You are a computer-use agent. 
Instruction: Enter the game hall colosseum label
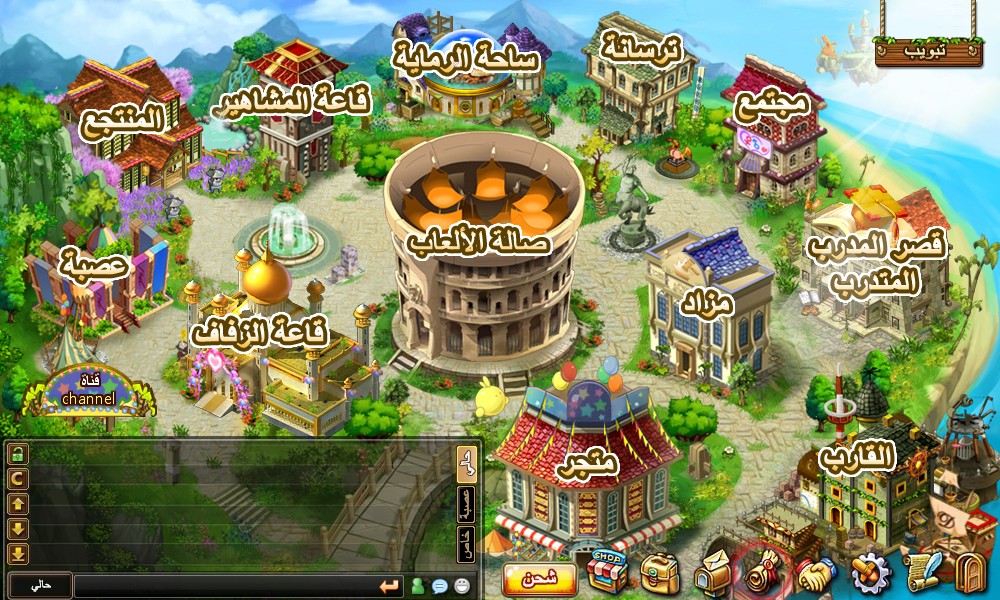coord(478,241)
